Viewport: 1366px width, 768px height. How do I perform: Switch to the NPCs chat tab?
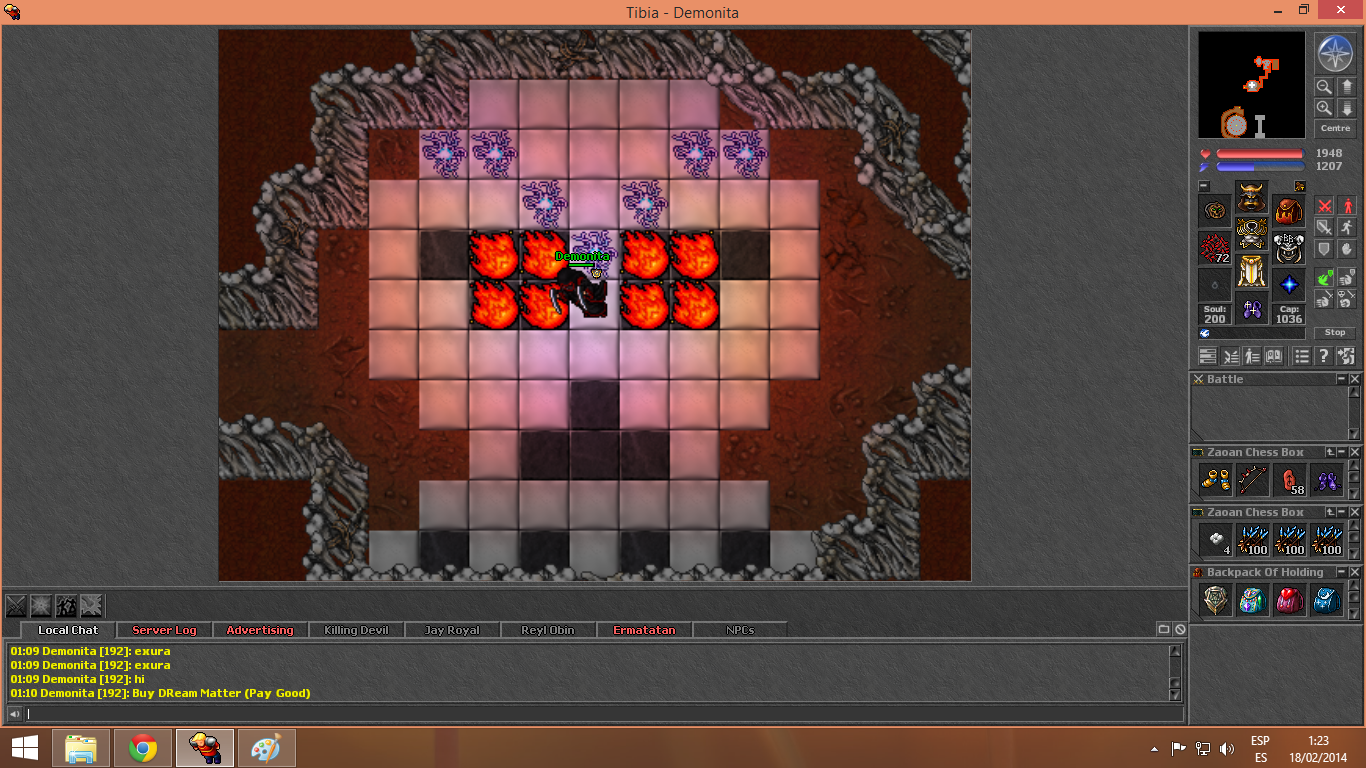click(x=739, y=630)
